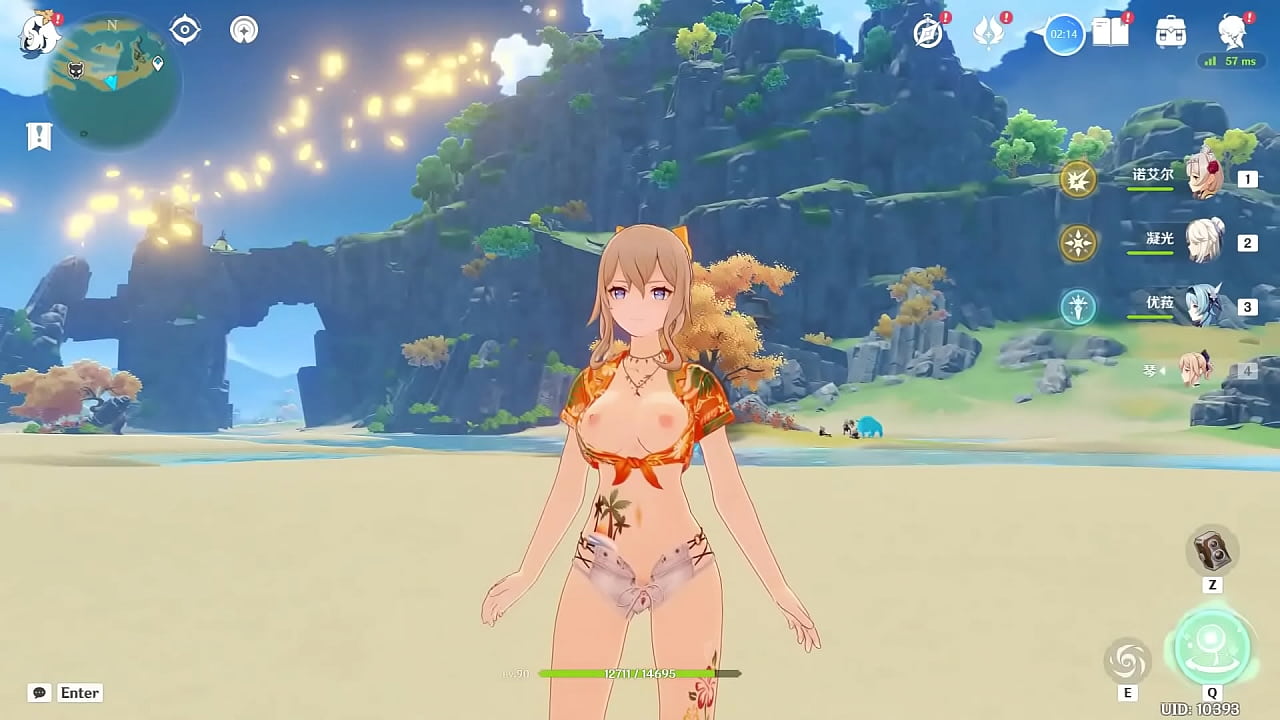Click the crosshair target icon near minimap
1280x720 pixels.
click(x=185, y=30)
